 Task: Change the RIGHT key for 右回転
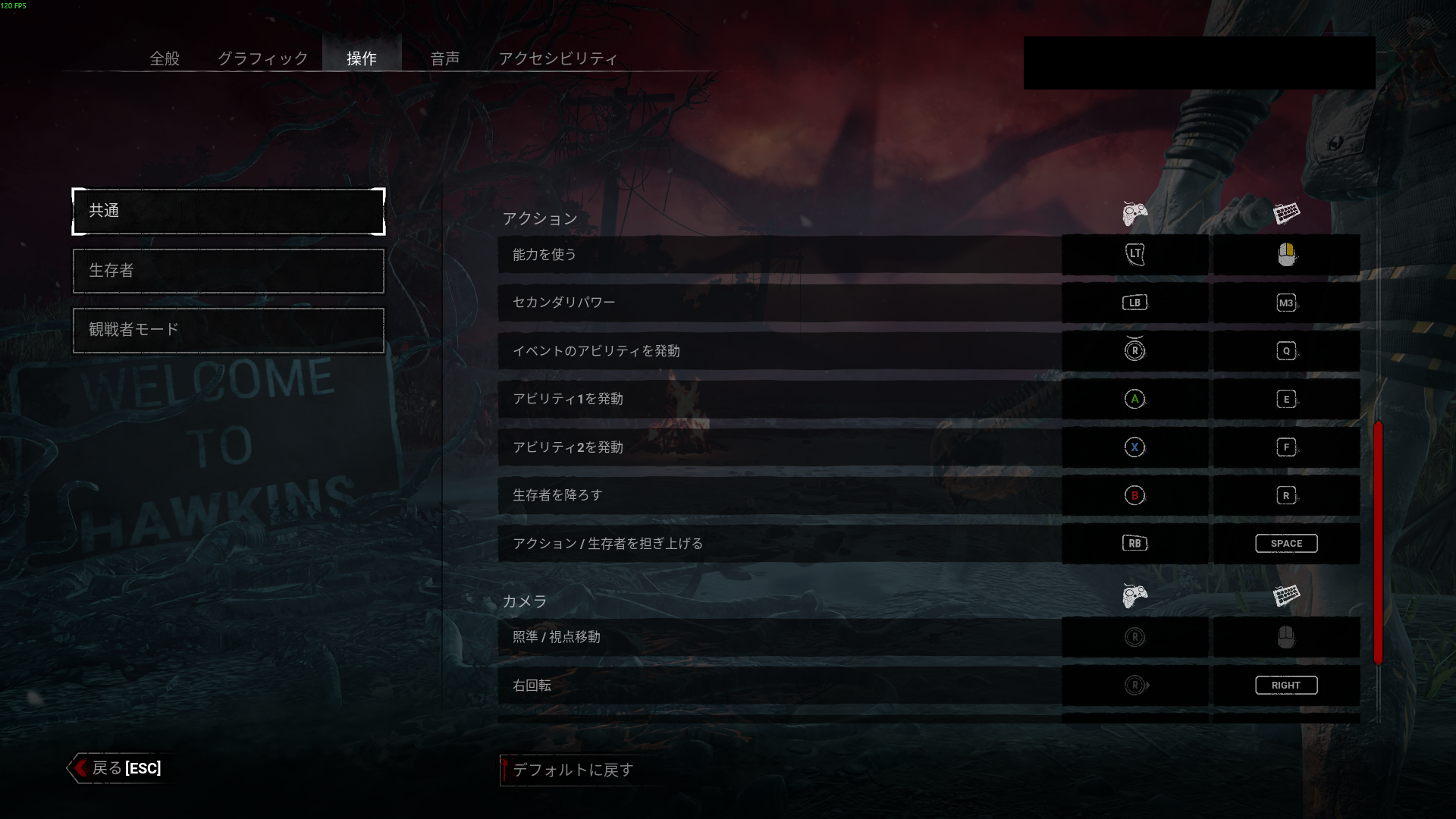(1286, 686)
